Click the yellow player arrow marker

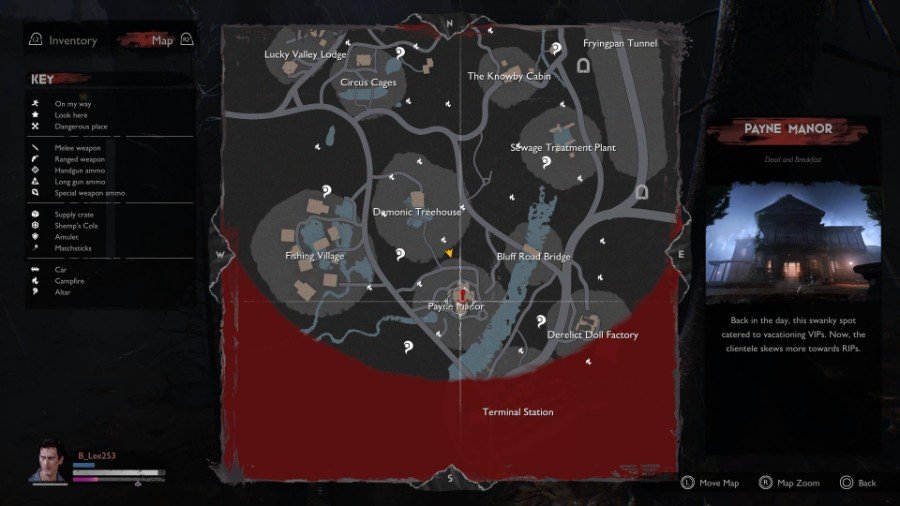pos(450,254)
